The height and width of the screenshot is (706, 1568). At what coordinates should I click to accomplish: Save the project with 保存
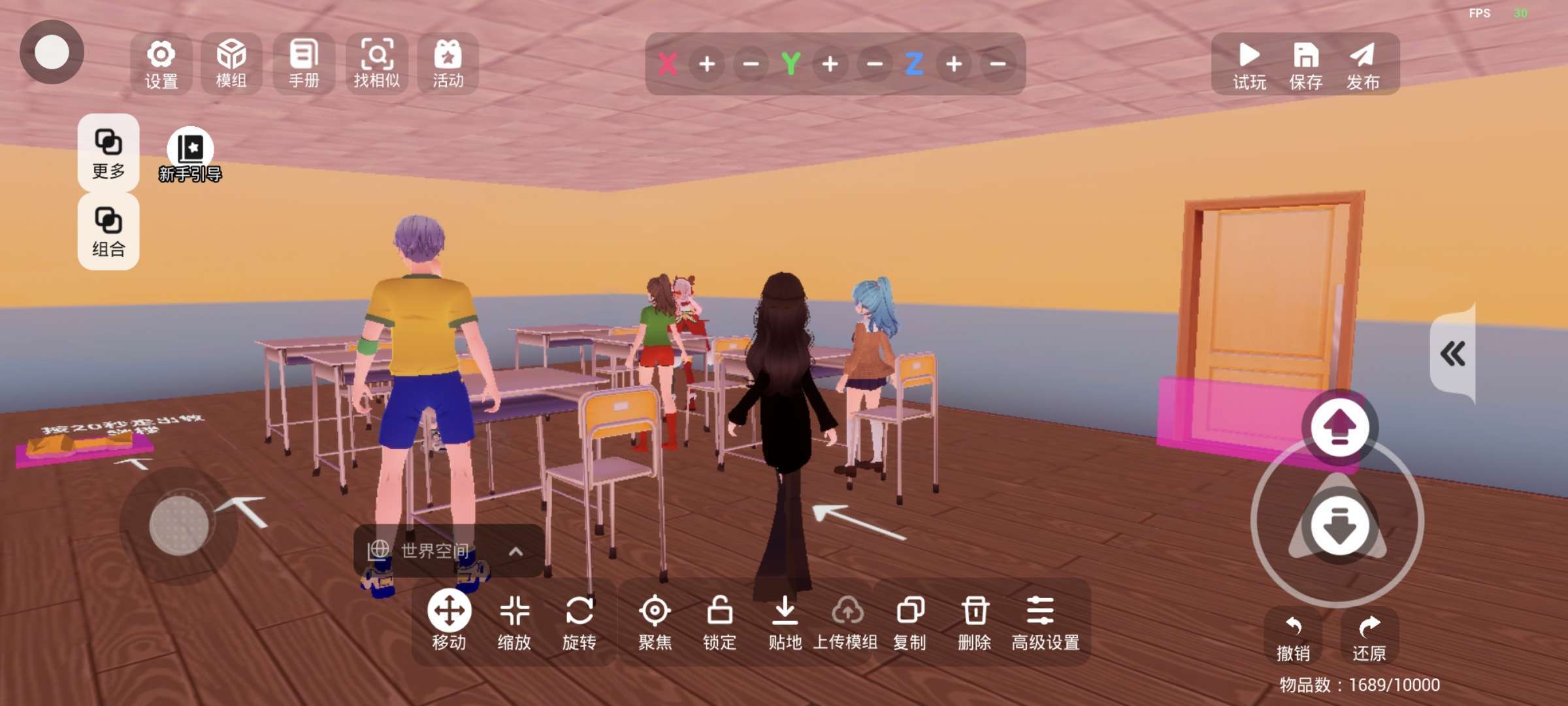(1306, 64)
